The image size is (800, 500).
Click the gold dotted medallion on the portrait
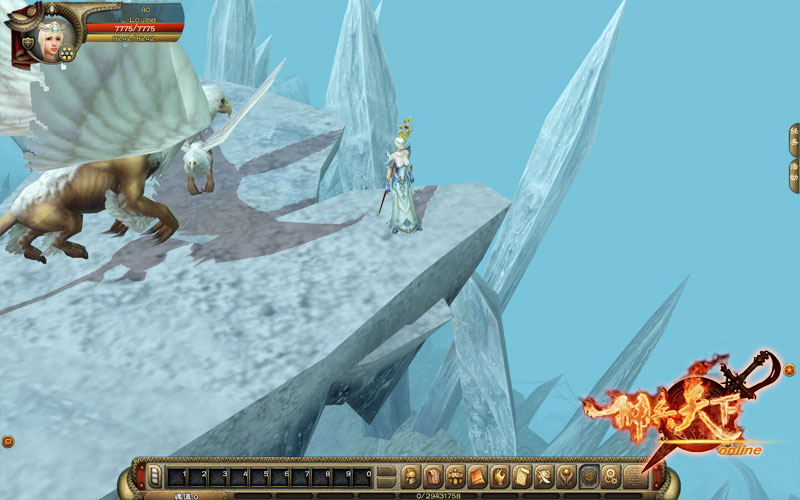(x=67, y=53)
